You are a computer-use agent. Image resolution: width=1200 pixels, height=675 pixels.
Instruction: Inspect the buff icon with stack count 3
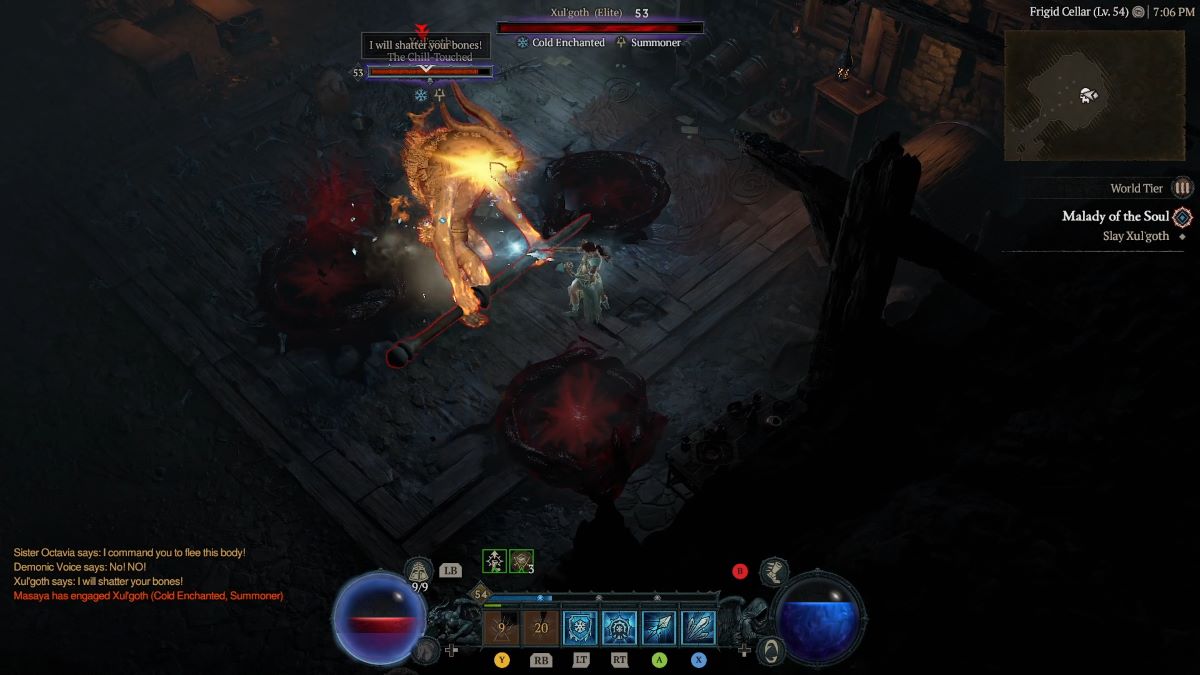[x=521, y=561]
